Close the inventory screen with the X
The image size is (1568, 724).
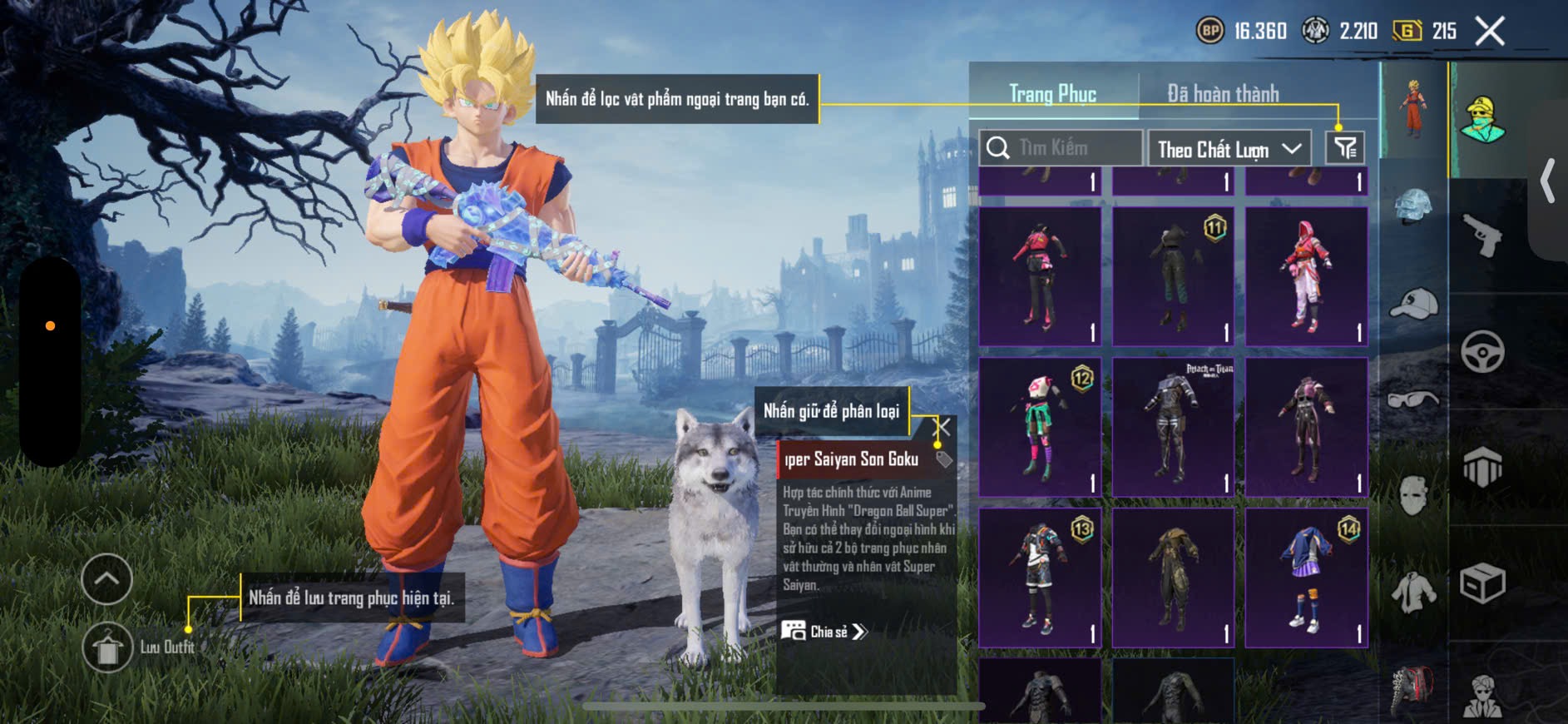click(1489, 32)
